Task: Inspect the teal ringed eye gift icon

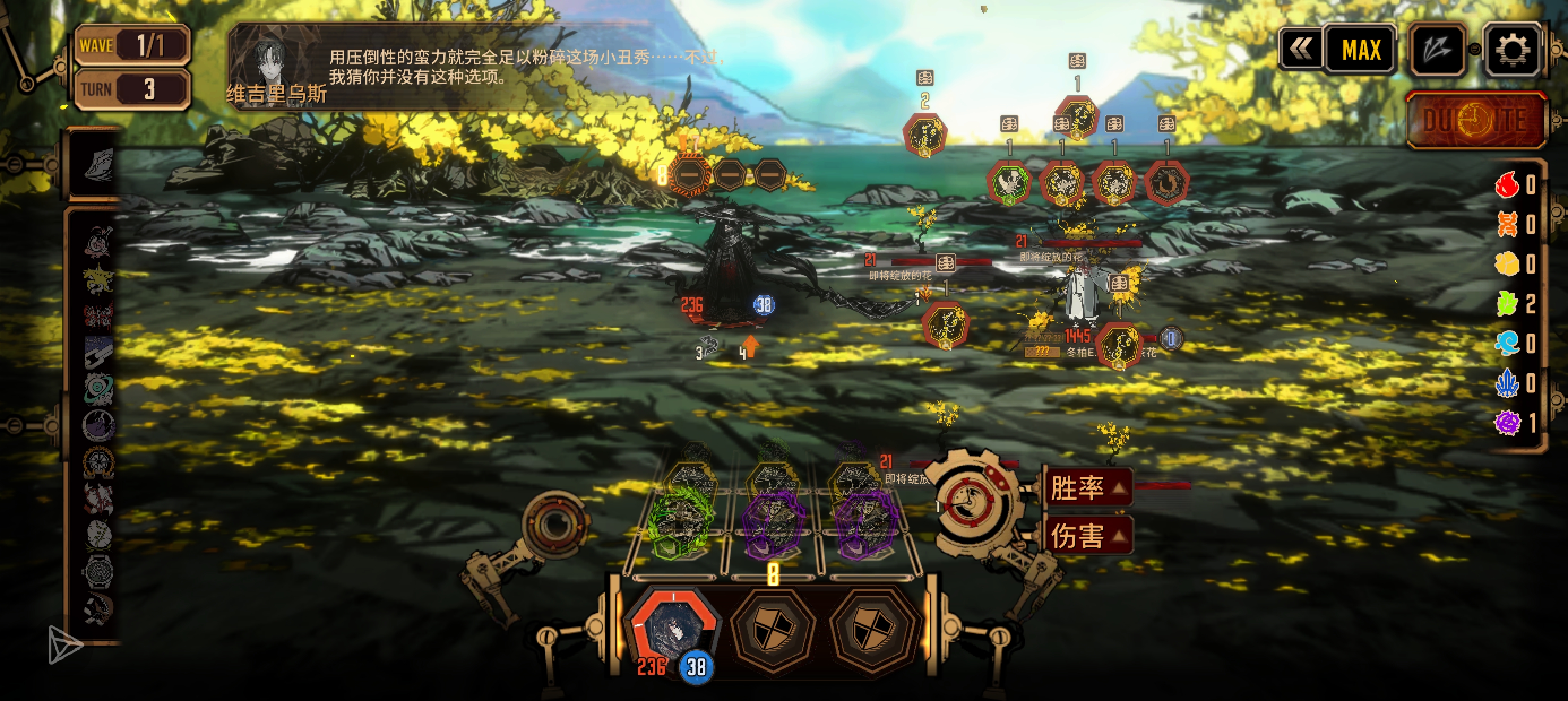Action: pos(97,388)
